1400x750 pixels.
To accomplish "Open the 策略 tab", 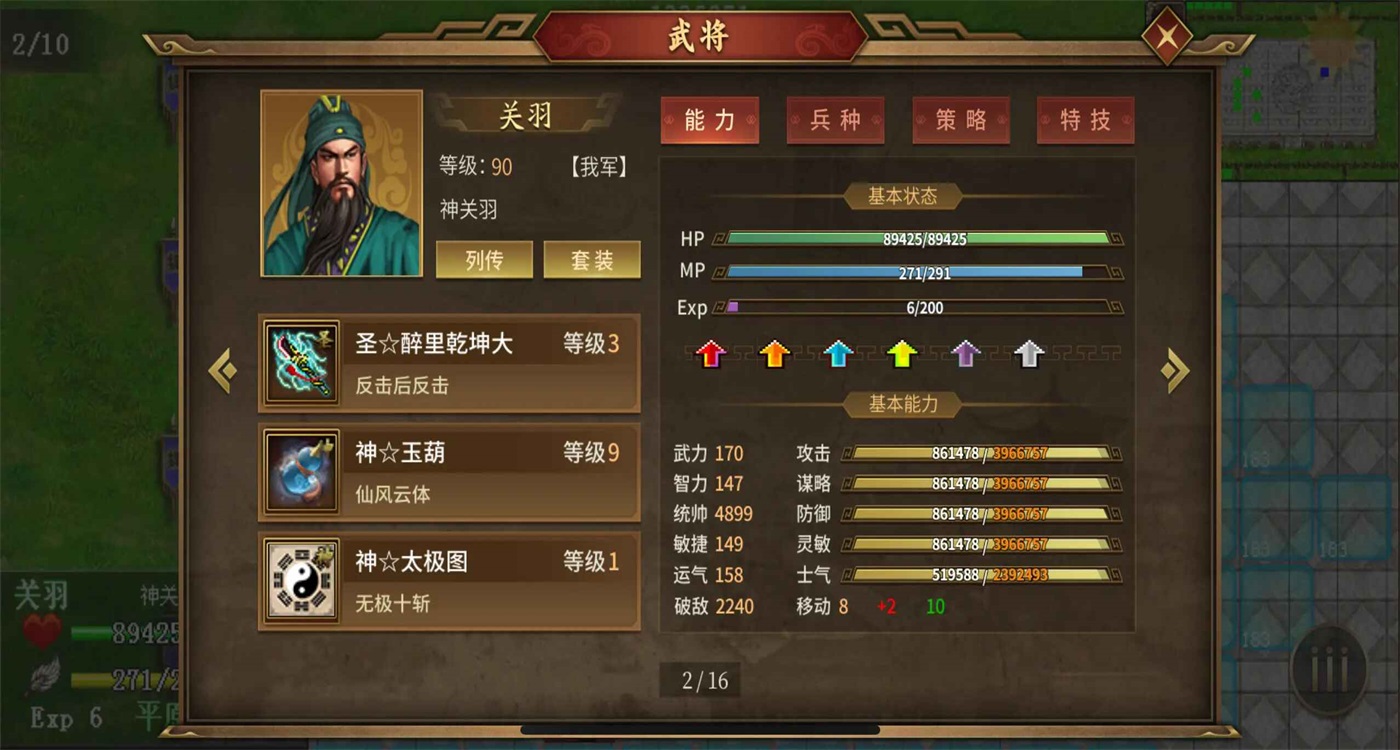I will (961, 119).
